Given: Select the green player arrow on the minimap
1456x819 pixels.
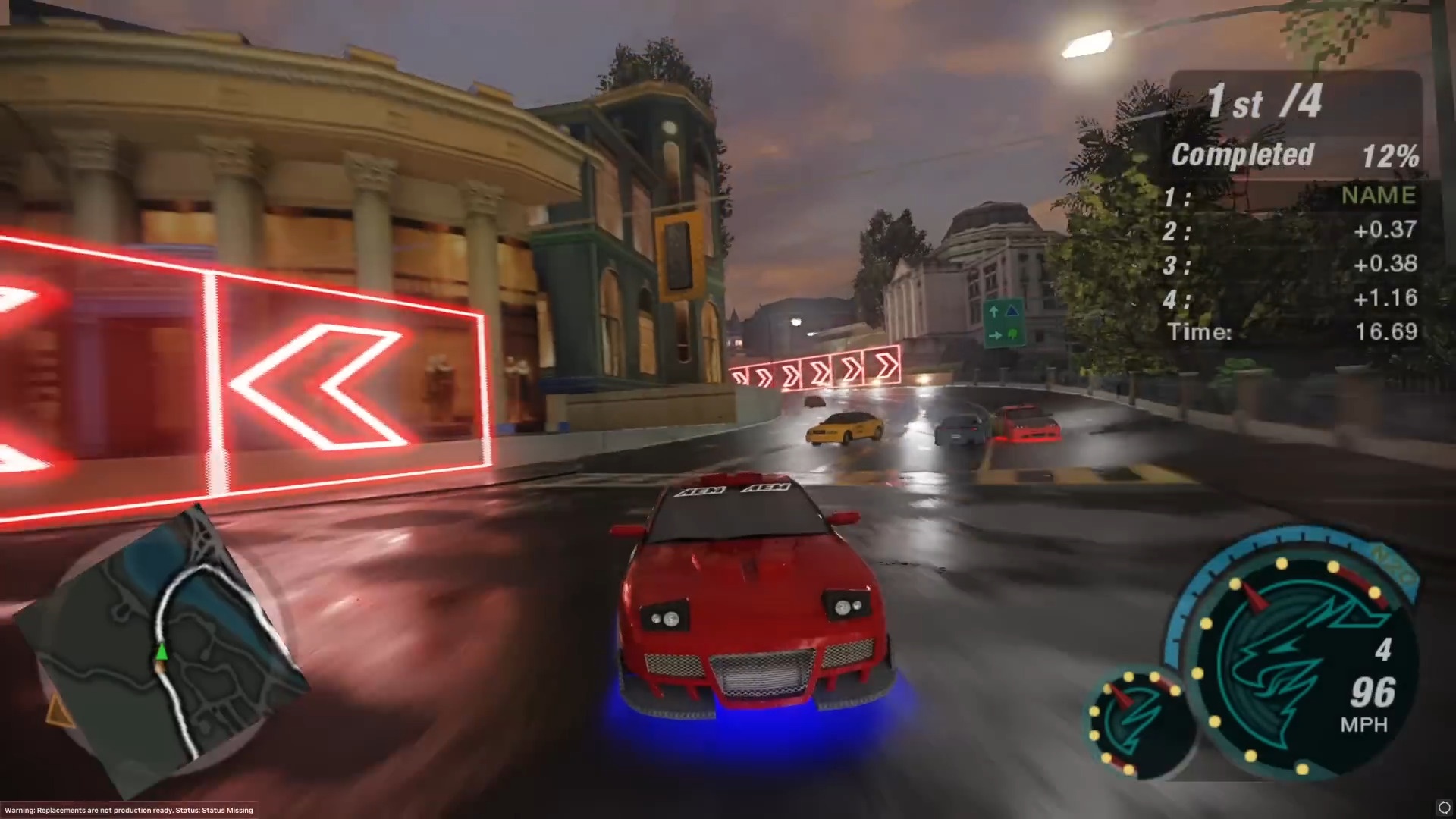Looking at the screenshot, I should click(162, 651).
